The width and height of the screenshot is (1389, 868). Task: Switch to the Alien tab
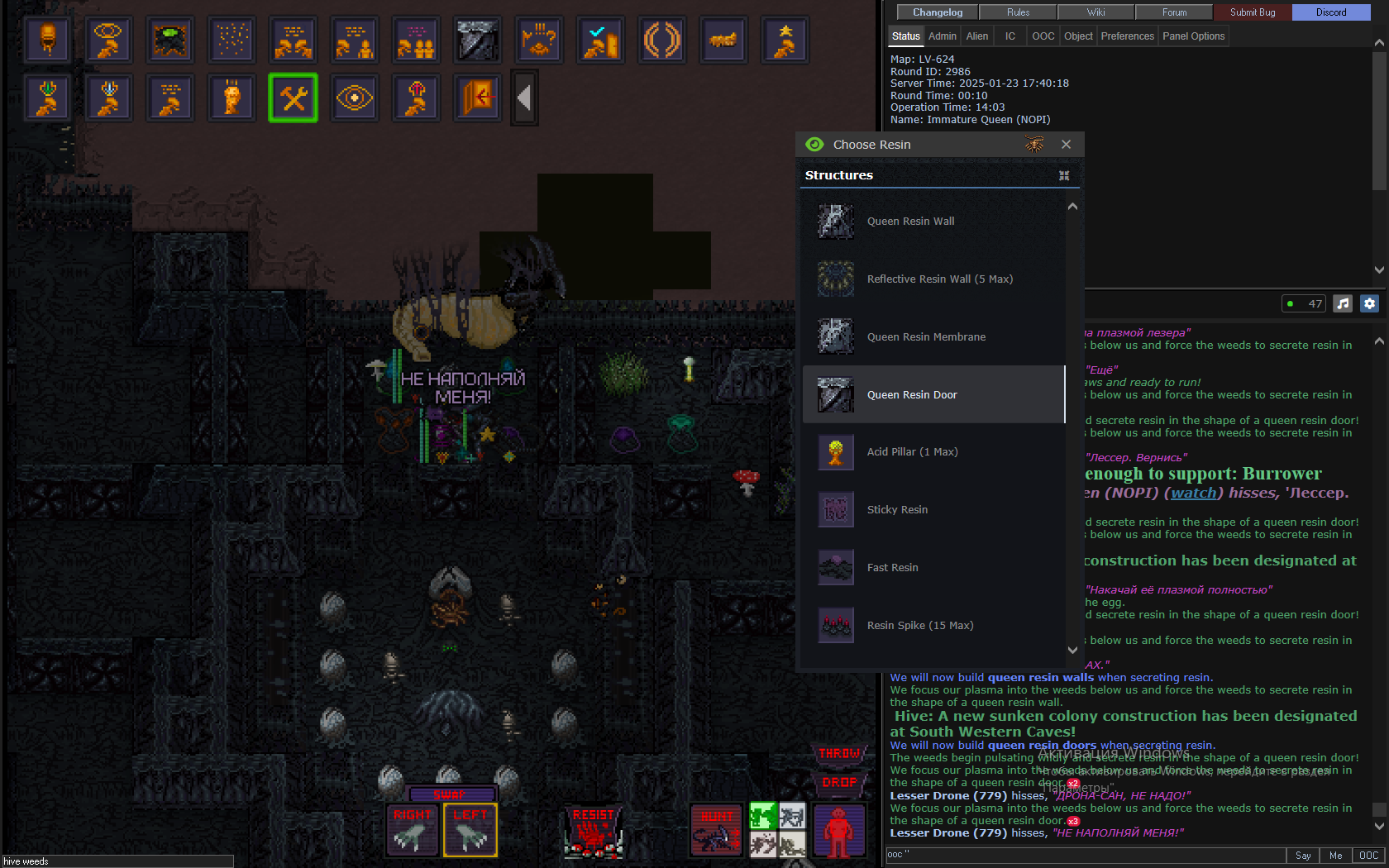click(976, 36)
